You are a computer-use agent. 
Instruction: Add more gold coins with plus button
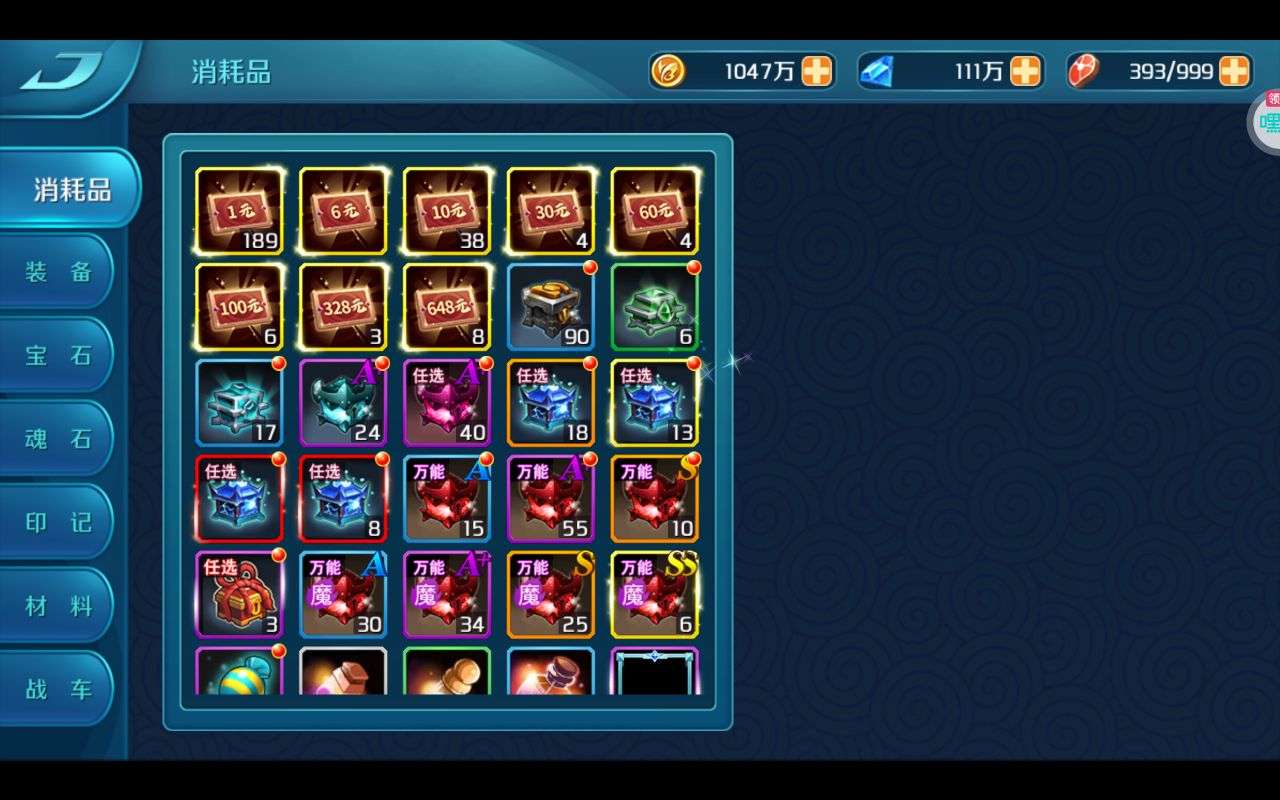click(817, 71)
